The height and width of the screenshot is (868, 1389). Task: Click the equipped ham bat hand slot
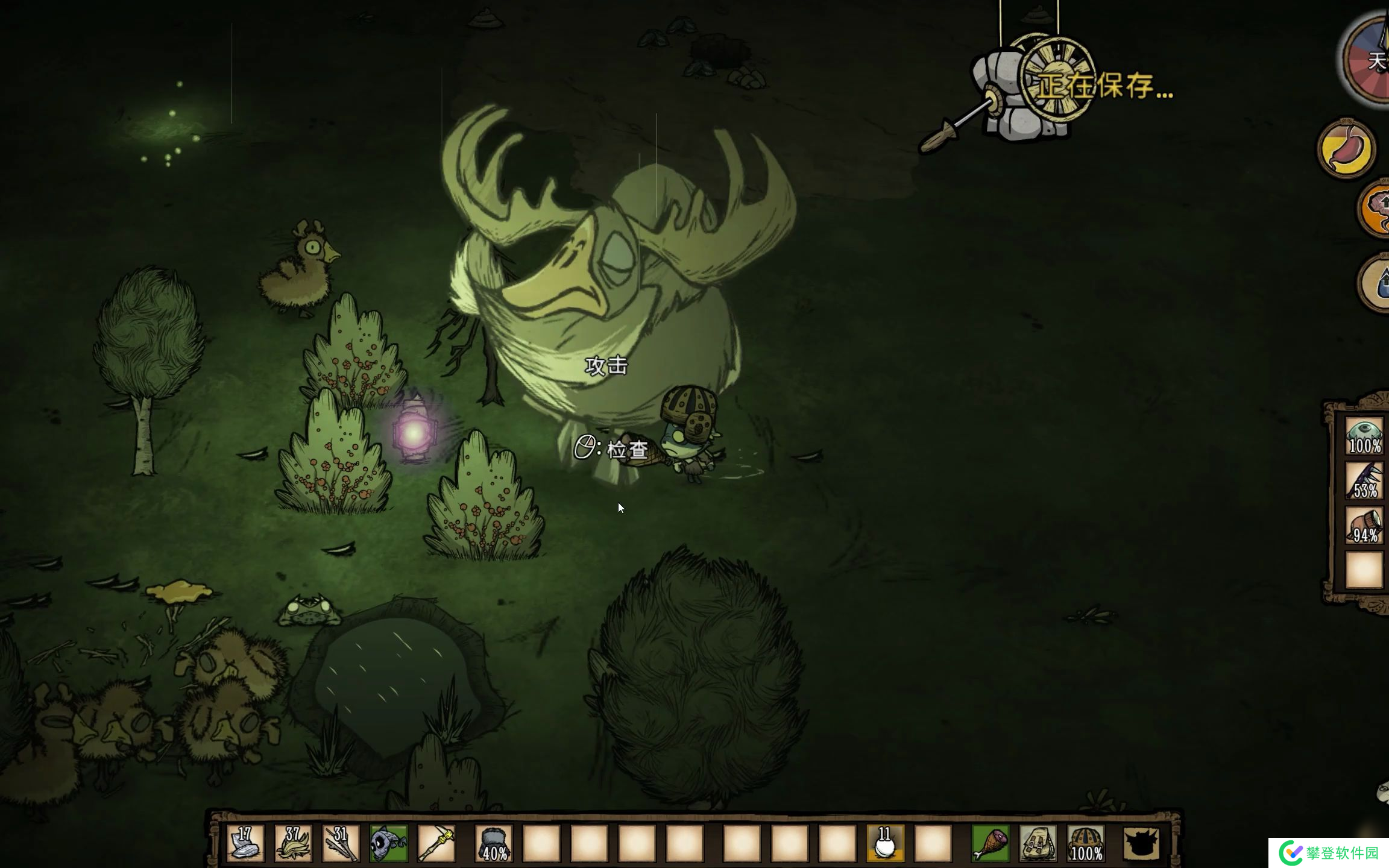[989, 843]
